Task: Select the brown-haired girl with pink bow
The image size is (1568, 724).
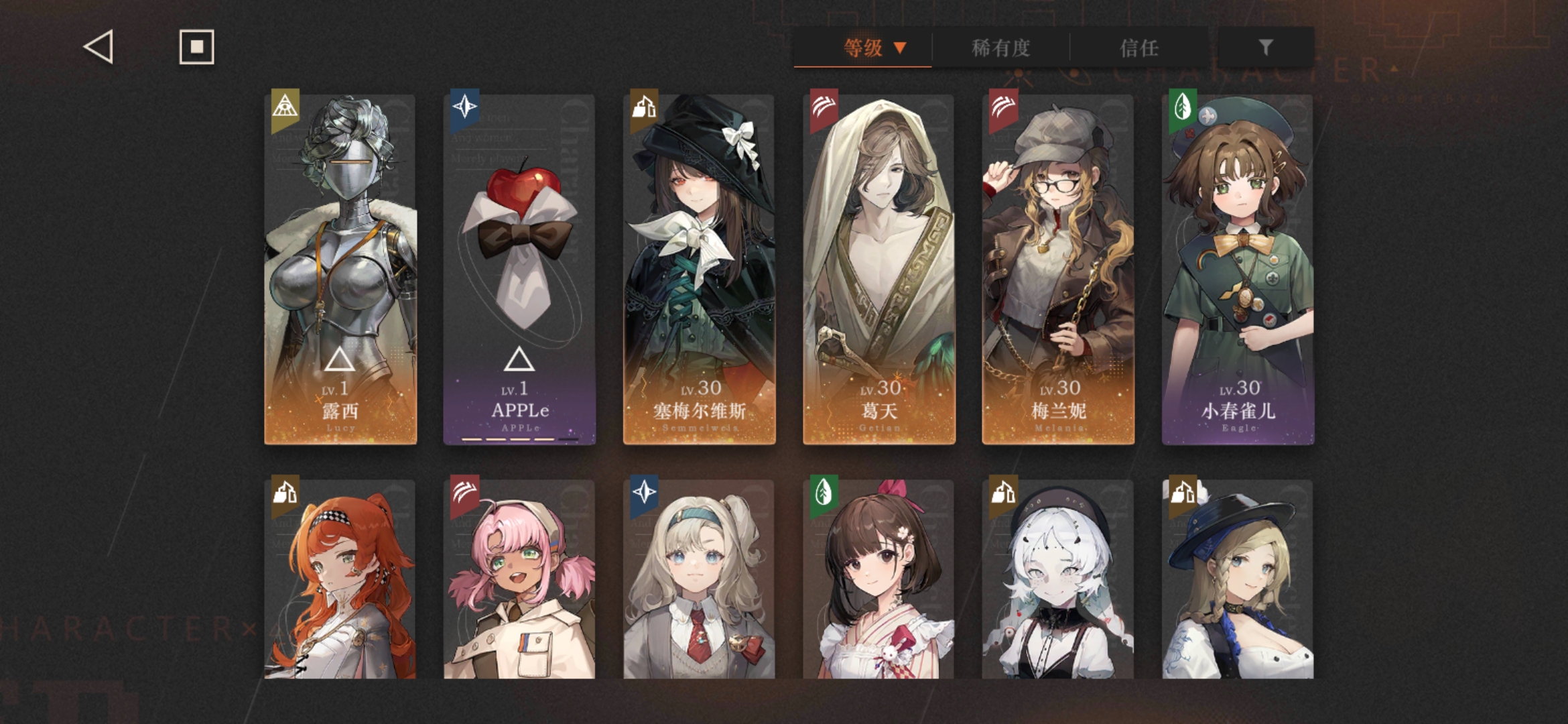Action: tap(878, 579)
